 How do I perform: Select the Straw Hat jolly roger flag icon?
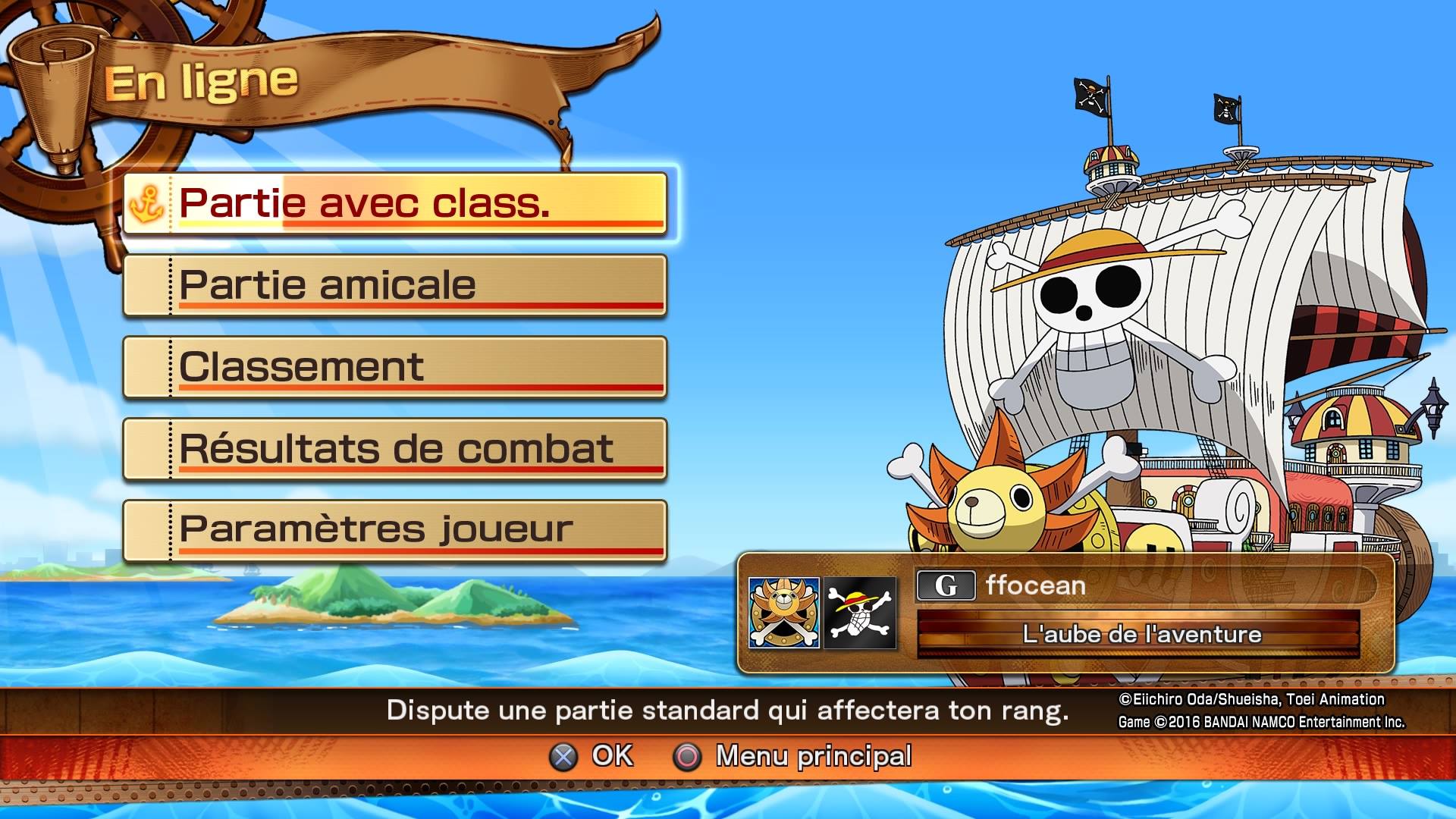tap(860, 613)
